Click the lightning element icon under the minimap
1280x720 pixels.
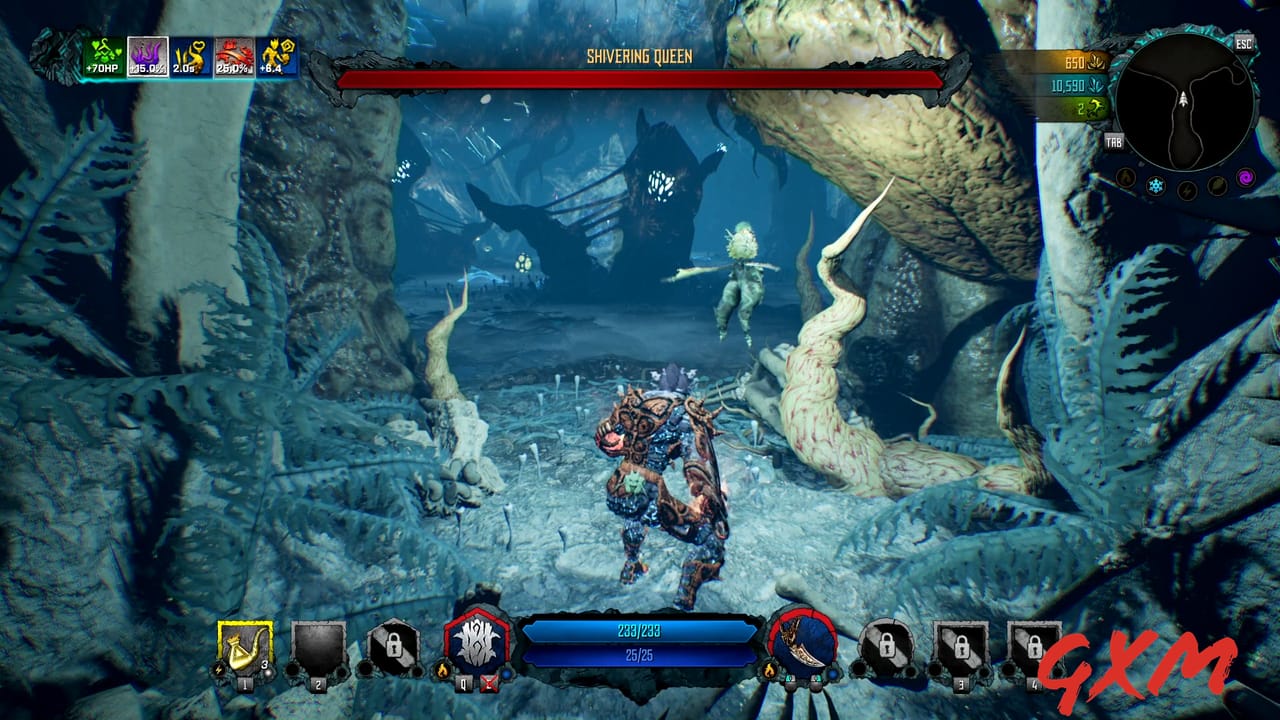coord(1186,188)
